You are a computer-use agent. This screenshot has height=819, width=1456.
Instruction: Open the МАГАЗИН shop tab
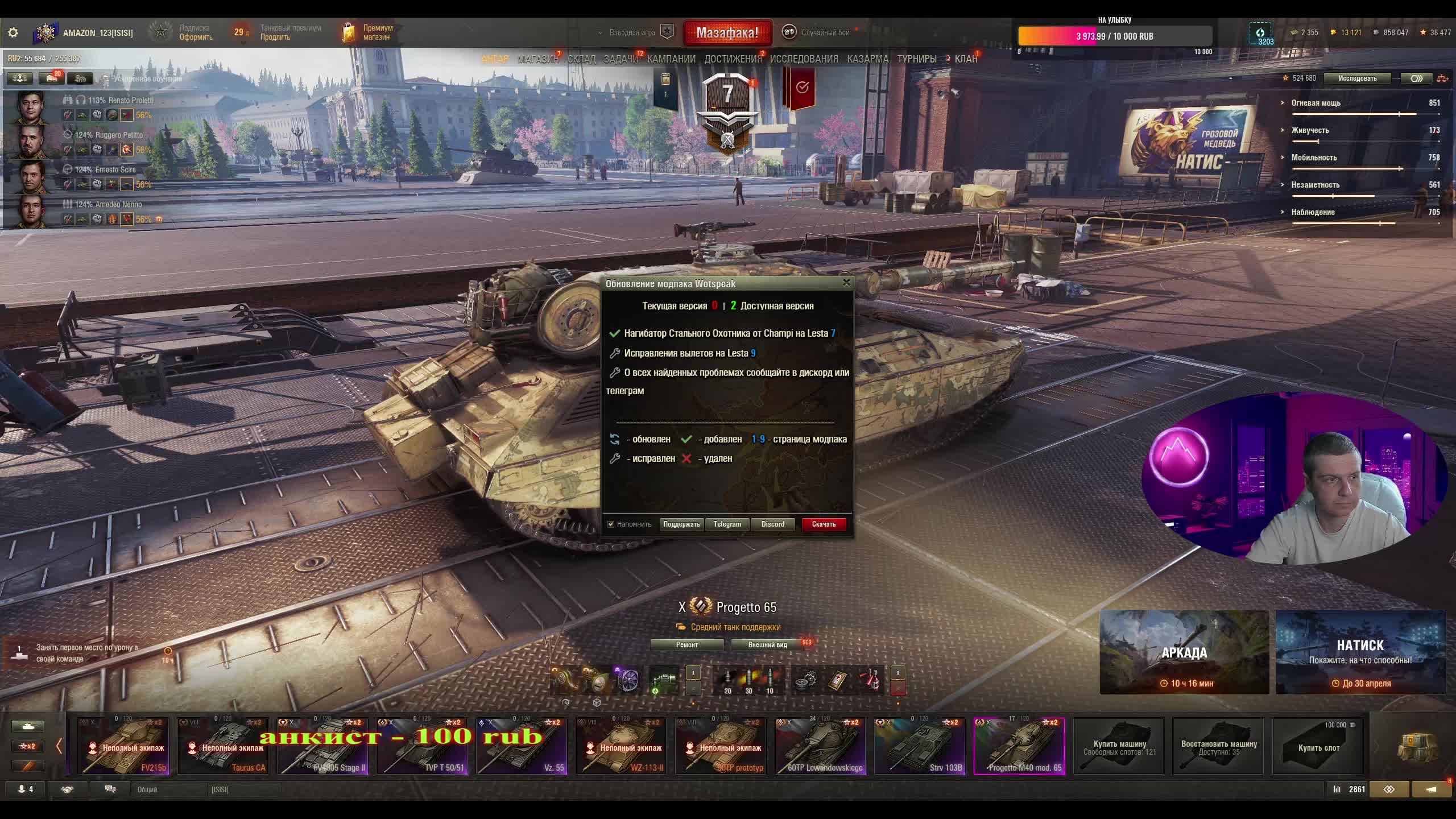pos(537,59)
